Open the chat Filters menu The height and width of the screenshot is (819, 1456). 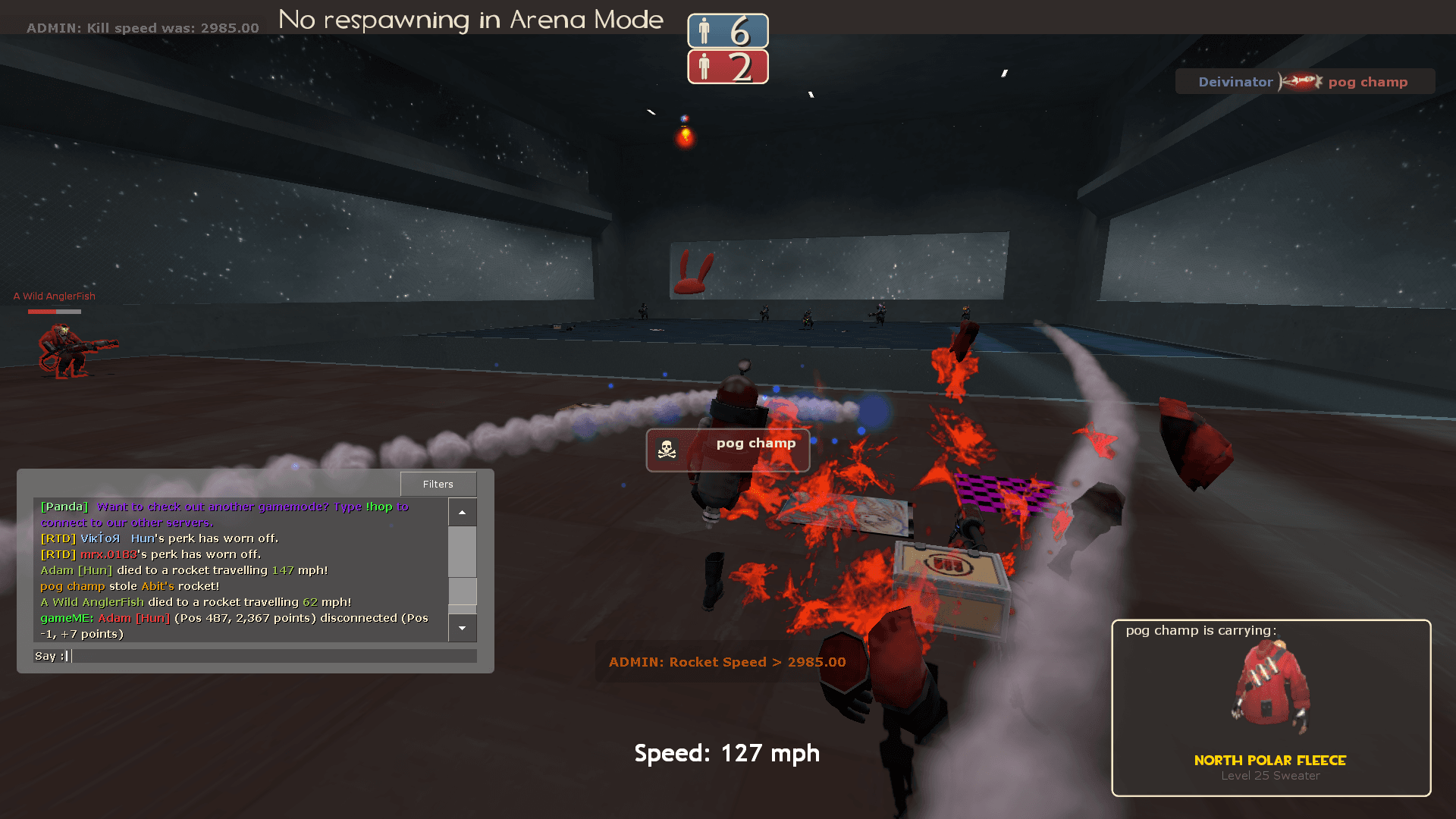pos(438,484)
